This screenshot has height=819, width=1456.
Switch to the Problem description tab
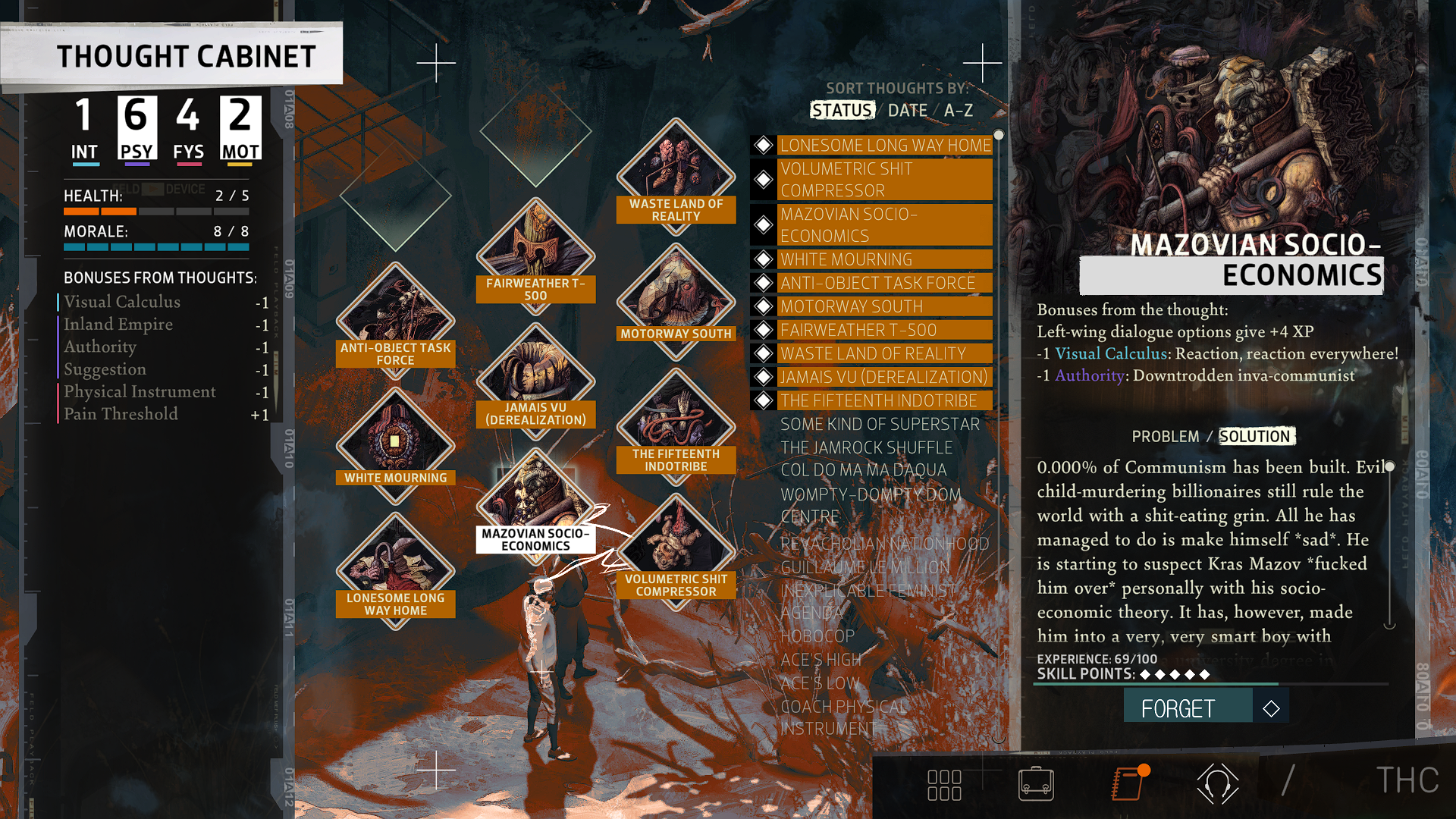coord(1165,437)
